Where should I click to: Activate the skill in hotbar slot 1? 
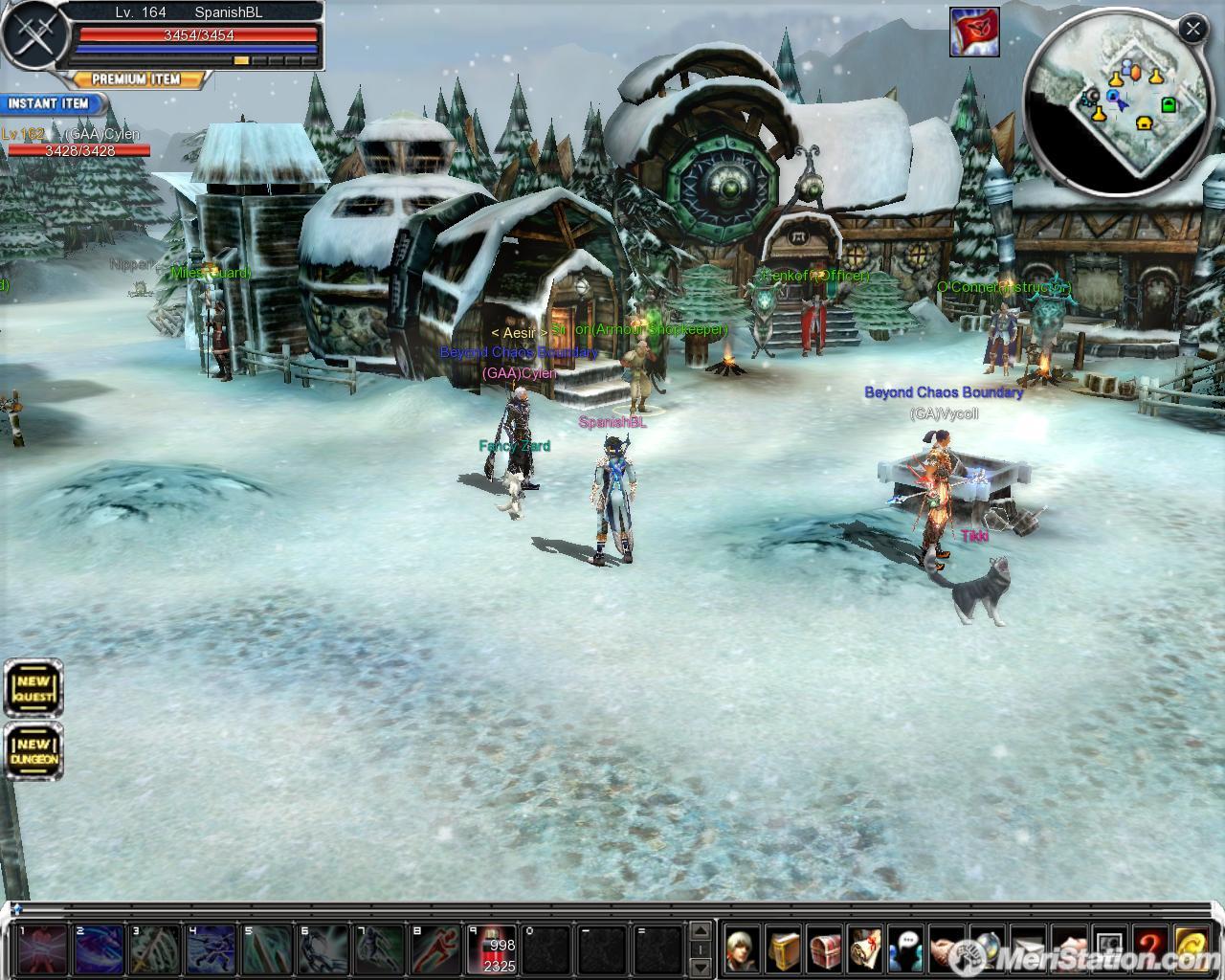44,948
